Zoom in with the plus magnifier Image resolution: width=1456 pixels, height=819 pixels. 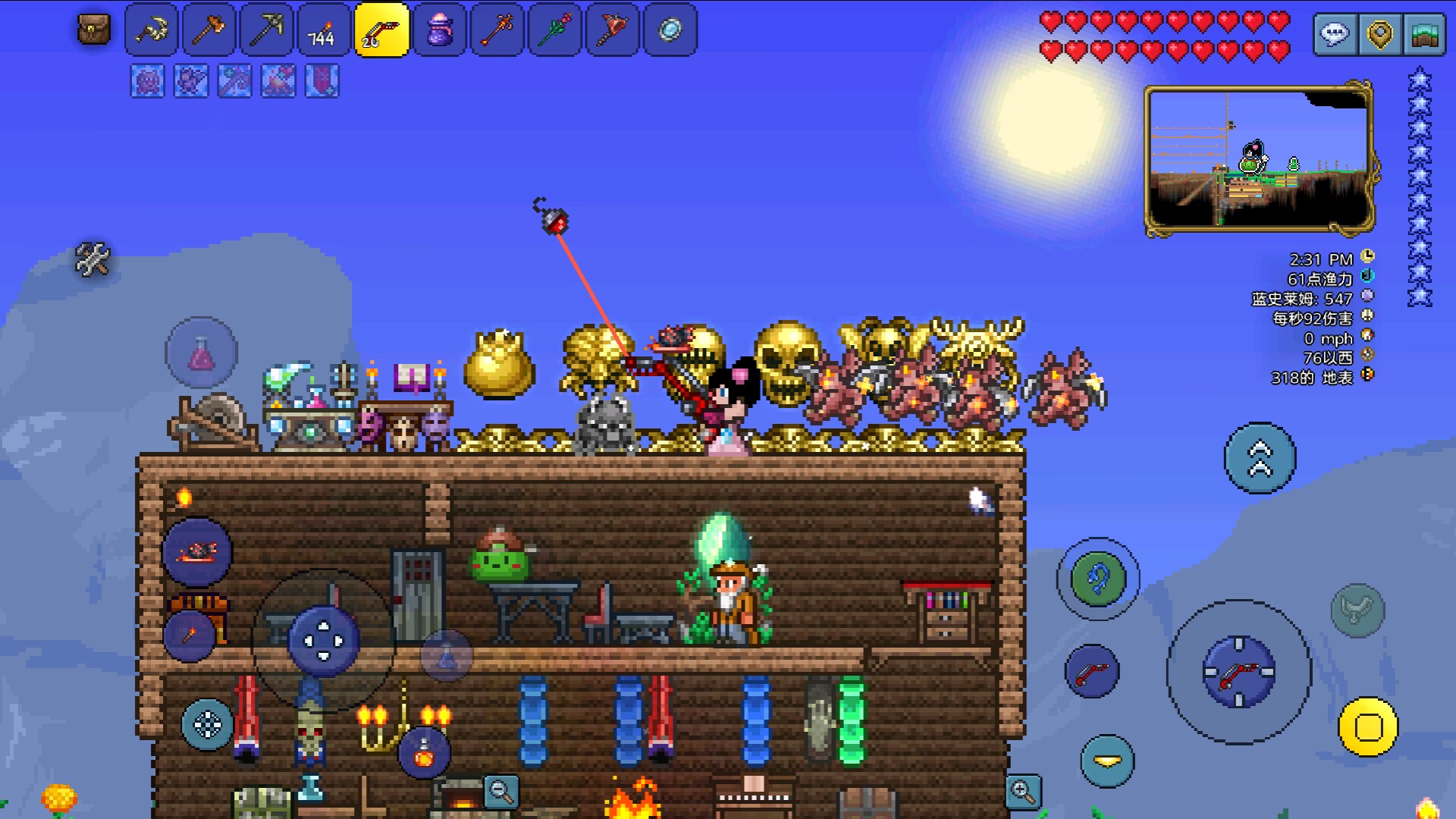click(1023, 792)
